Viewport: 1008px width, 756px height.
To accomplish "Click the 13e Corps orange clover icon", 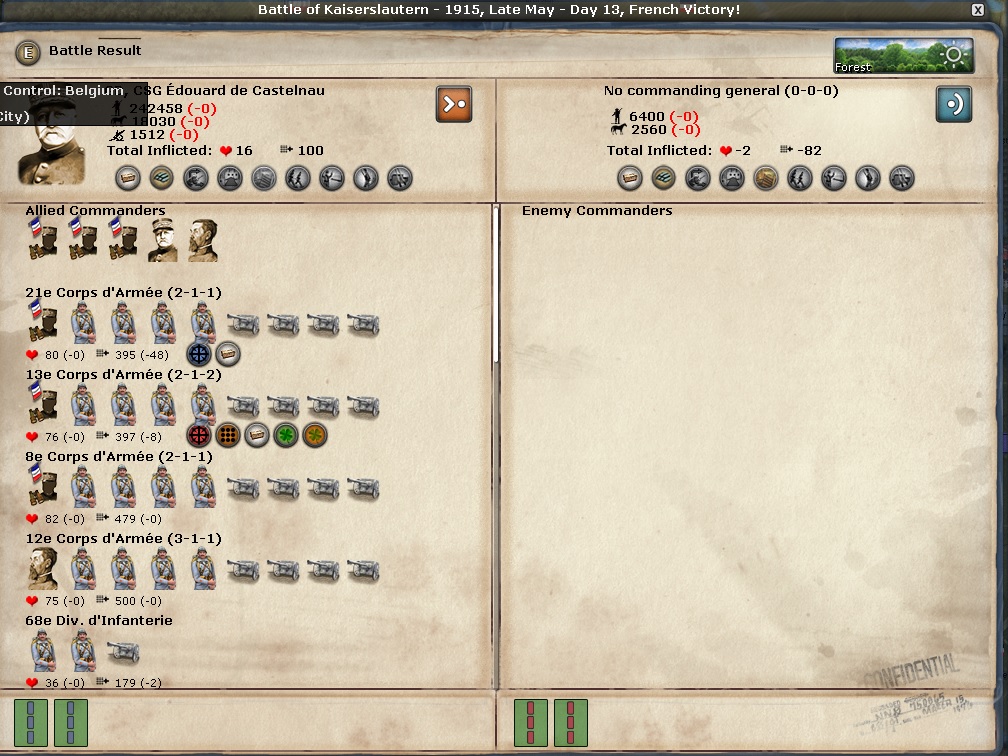I will pyautogui.click(x=315, y=436).
